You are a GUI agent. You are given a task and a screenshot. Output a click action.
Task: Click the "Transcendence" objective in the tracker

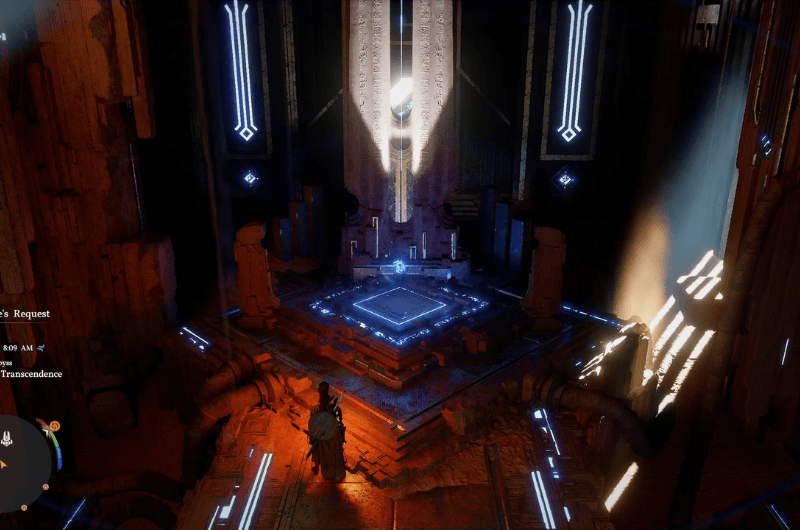point(32,374)
